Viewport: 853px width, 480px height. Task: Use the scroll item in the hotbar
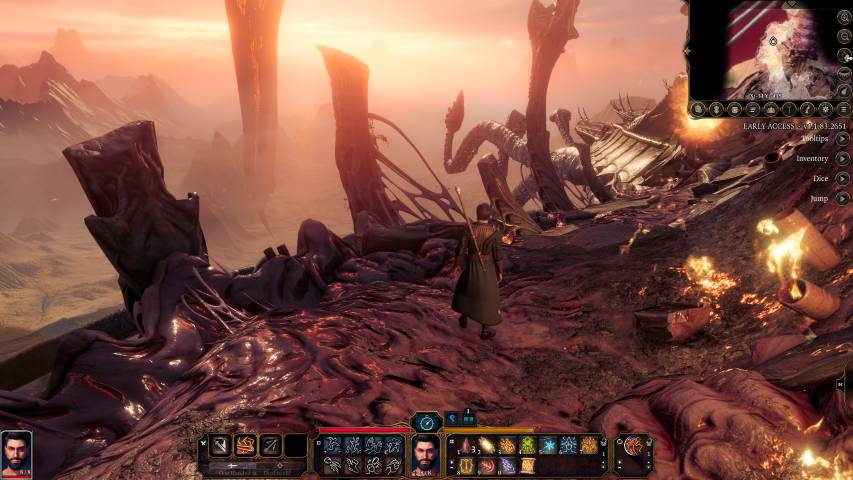527,465
